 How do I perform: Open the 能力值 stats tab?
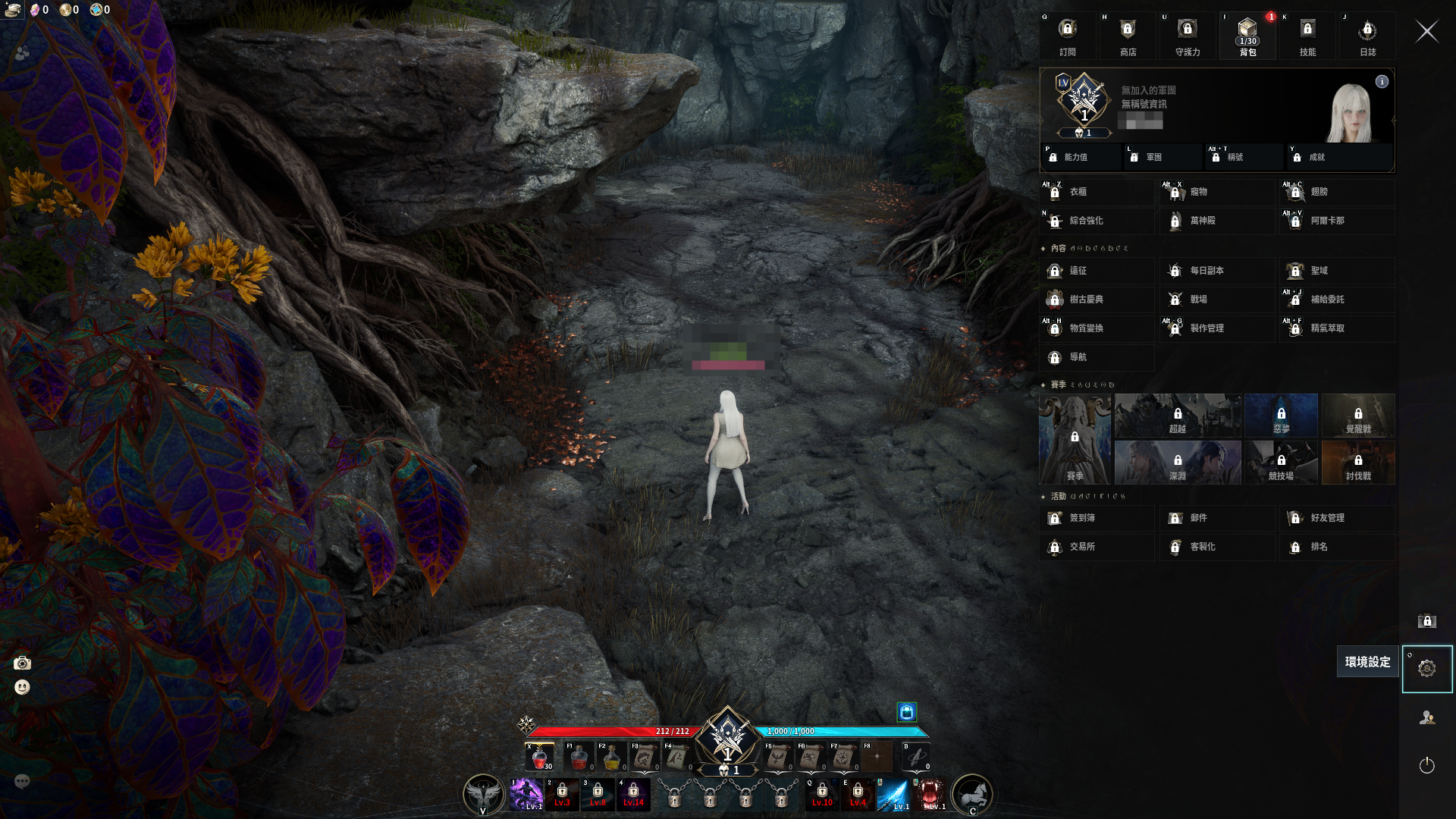1081,157
